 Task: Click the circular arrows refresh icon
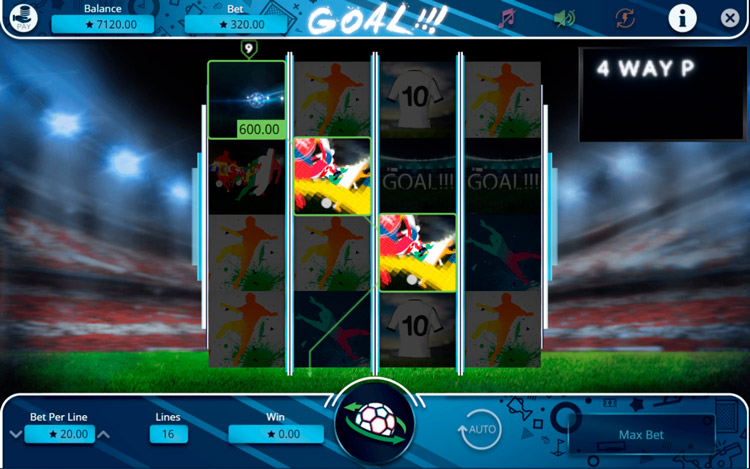(x=626, y=18)
